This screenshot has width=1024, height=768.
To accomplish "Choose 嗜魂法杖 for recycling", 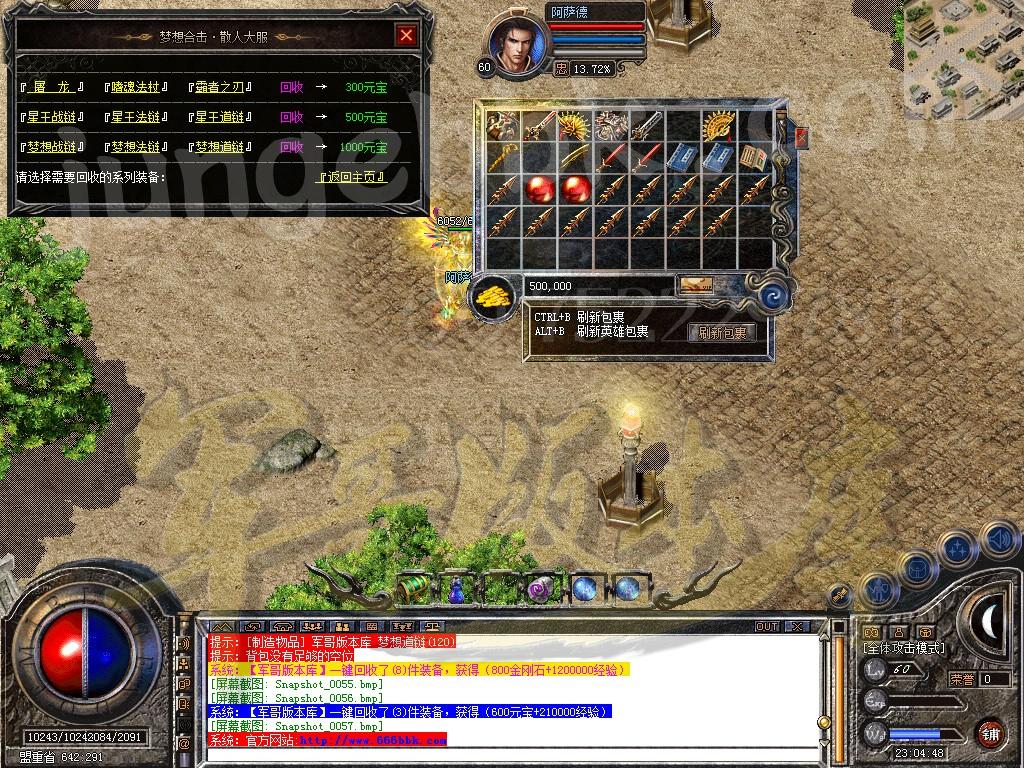I will tap(136, 88).
